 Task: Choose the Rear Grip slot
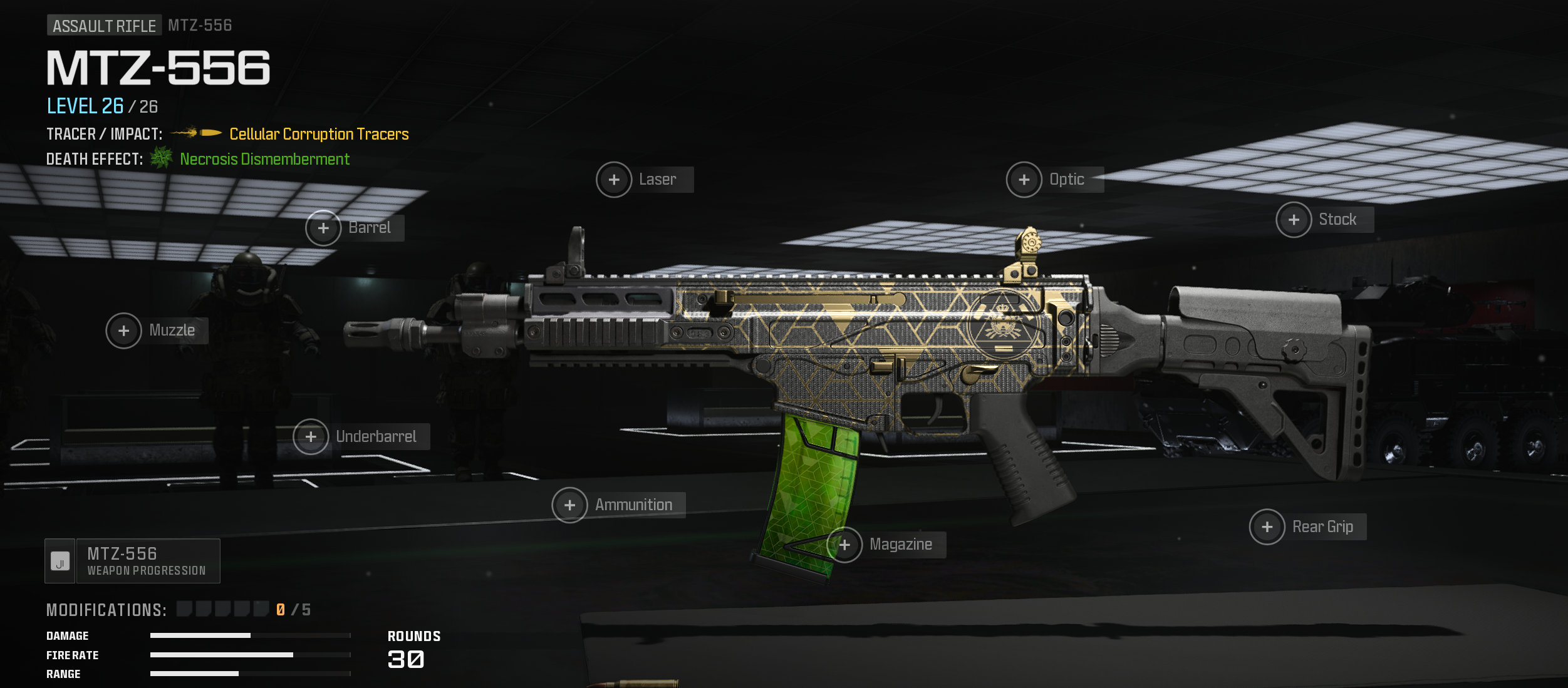1267,527
